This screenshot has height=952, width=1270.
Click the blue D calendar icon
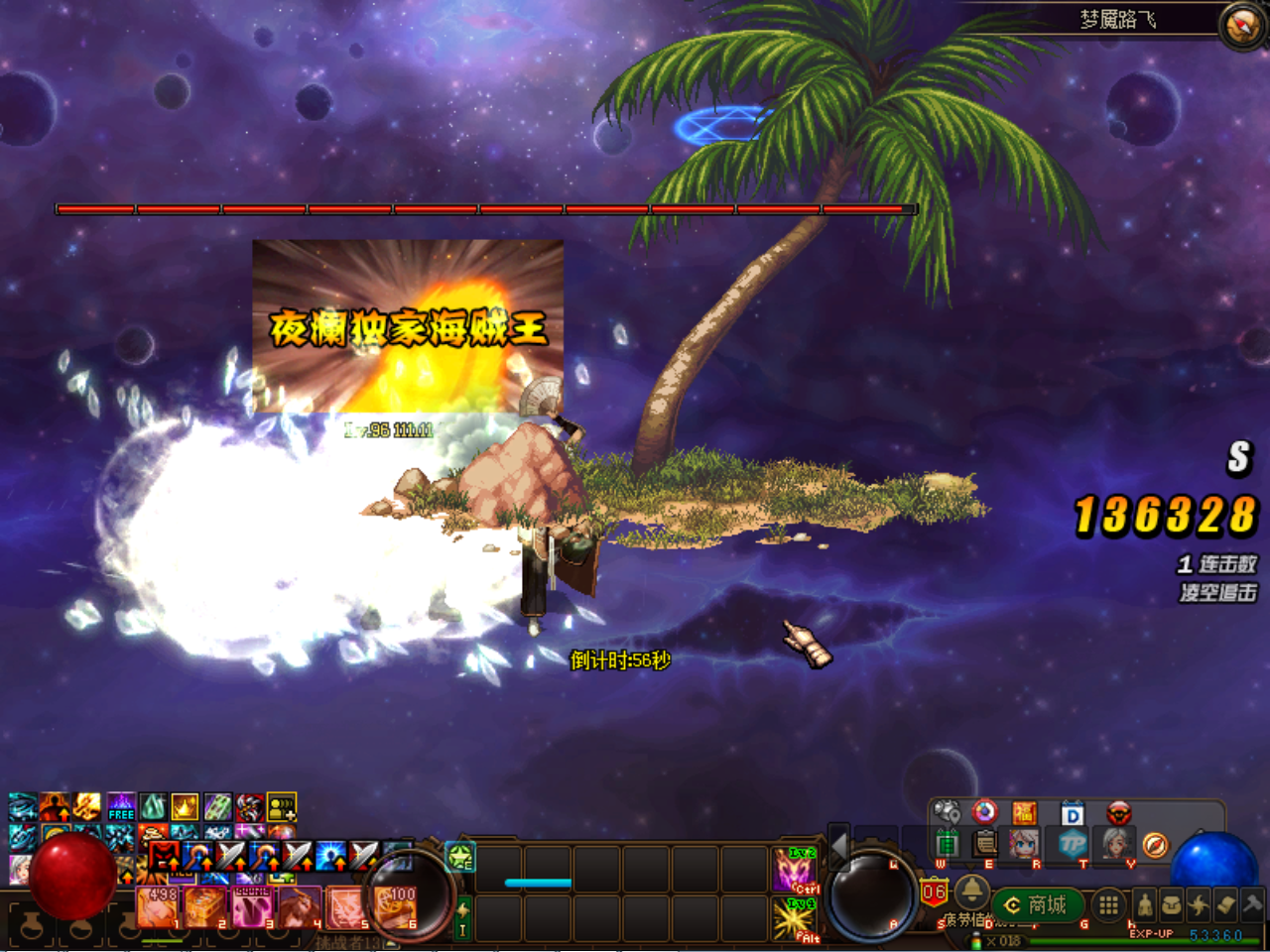tap(1073, 814)
